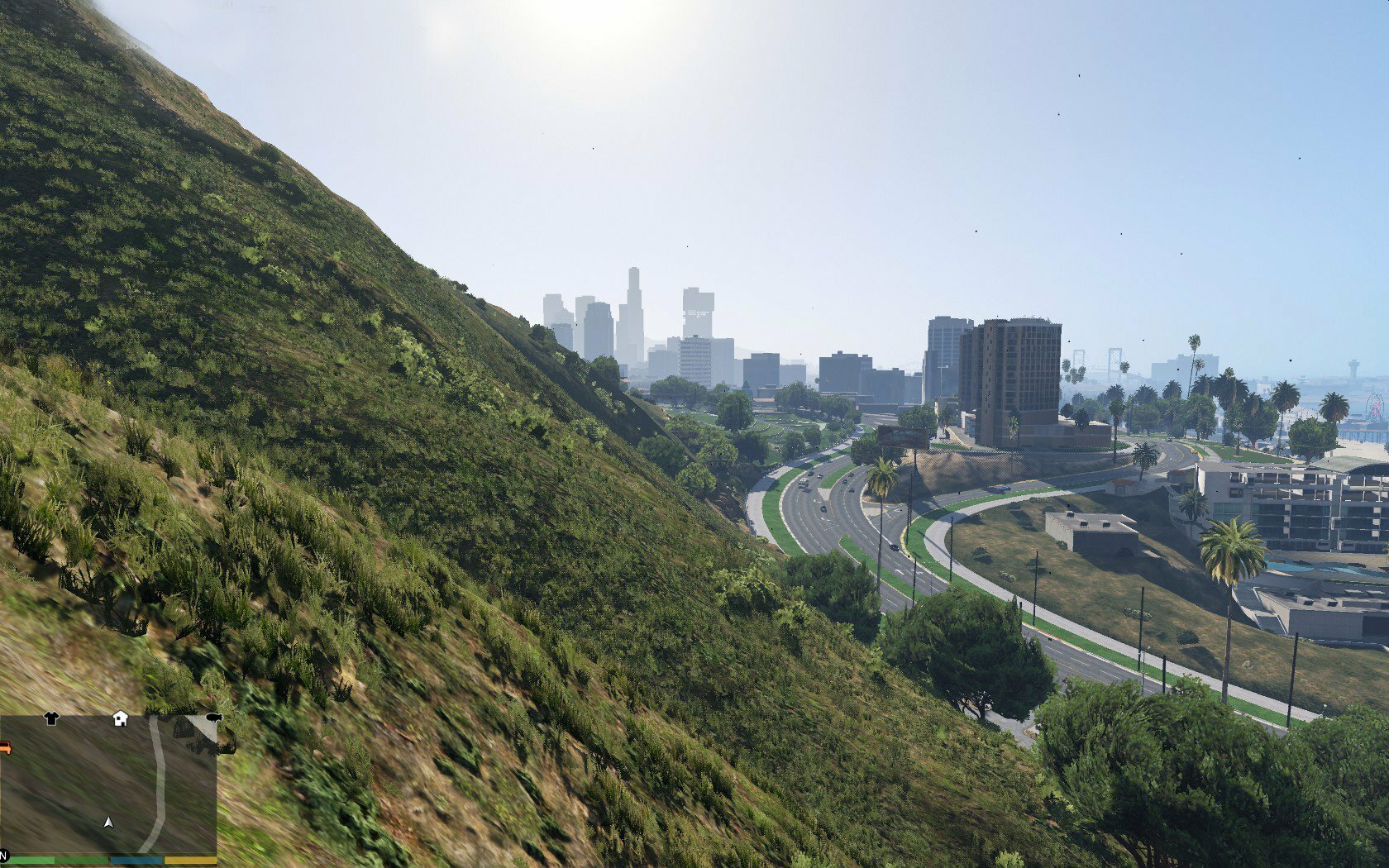Click the minimap in the corner
The width and height of the screenshot is (1389, 868).
pyautogui.click(x=107, y=785)
